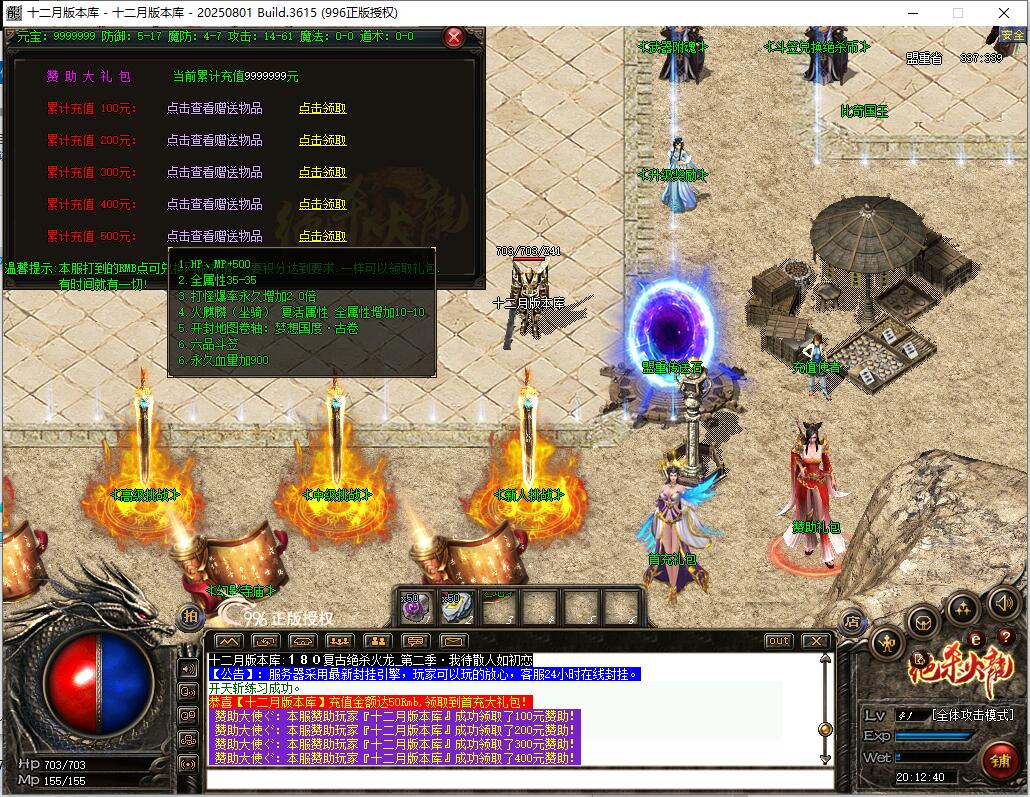View gift items for 300元 recharge tier

click(x=214, y=172)
